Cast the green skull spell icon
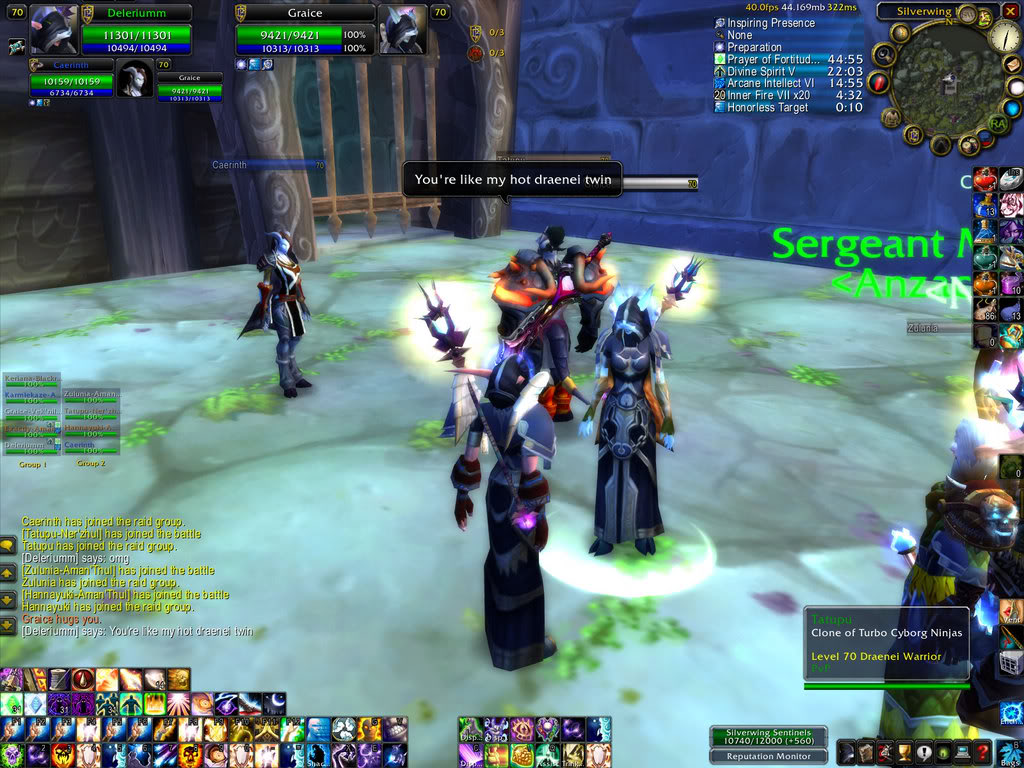 coord(11,752)
